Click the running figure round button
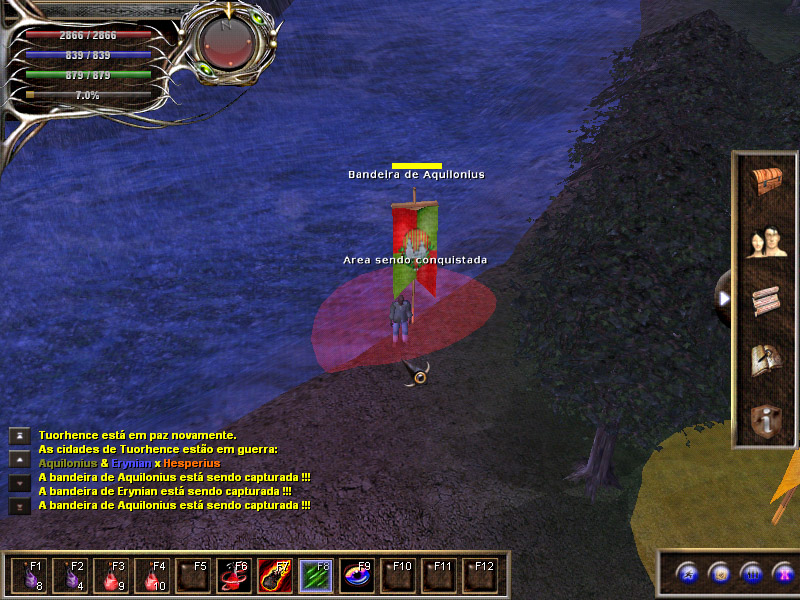The image size is (800, 600). pos(686,574)
